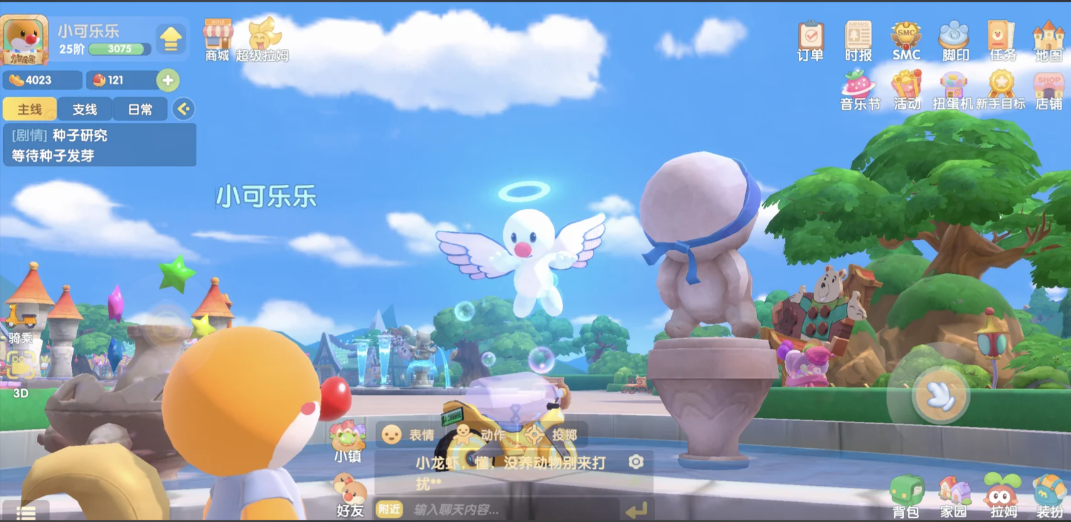Screen dimensions: 1071x522
Task: Open the SMC badge menu
Action: tap(906, 39)
